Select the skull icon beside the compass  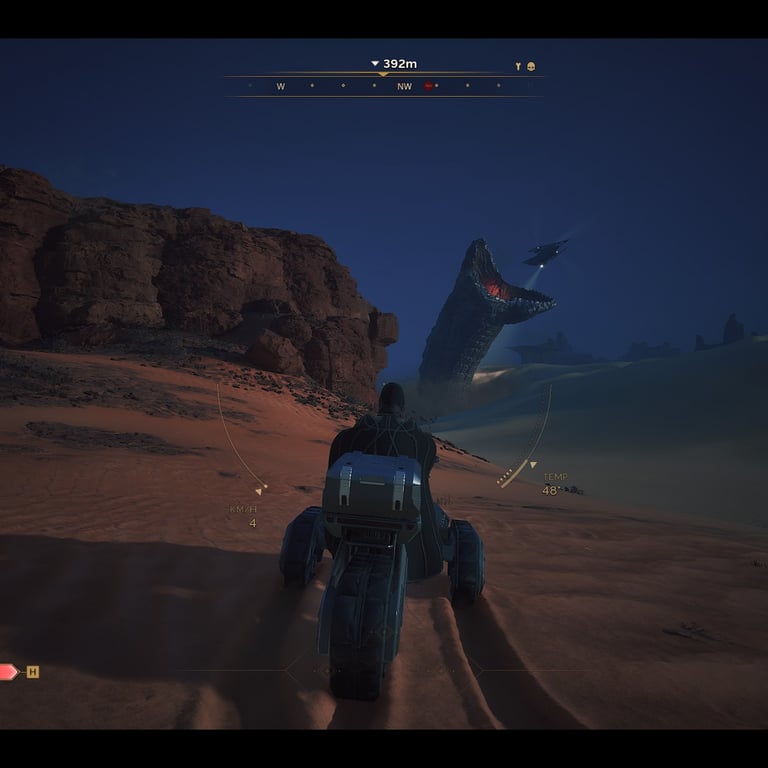coord(531,67)
